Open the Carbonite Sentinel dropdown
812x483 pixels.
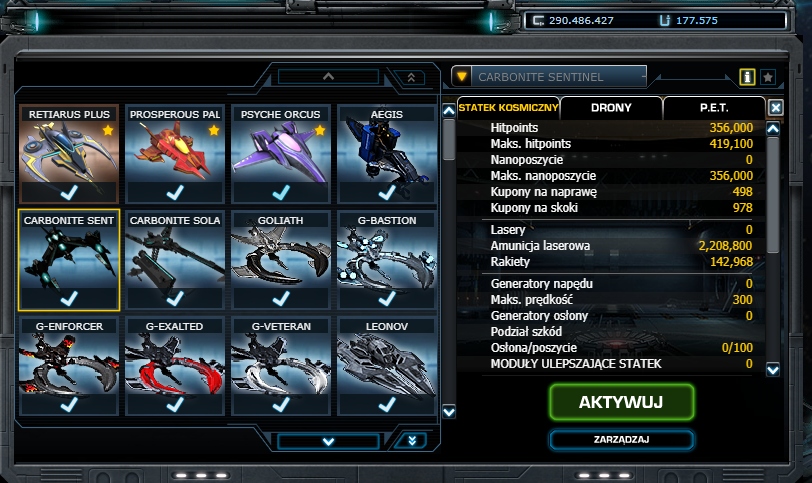click(x=461, y=76)
